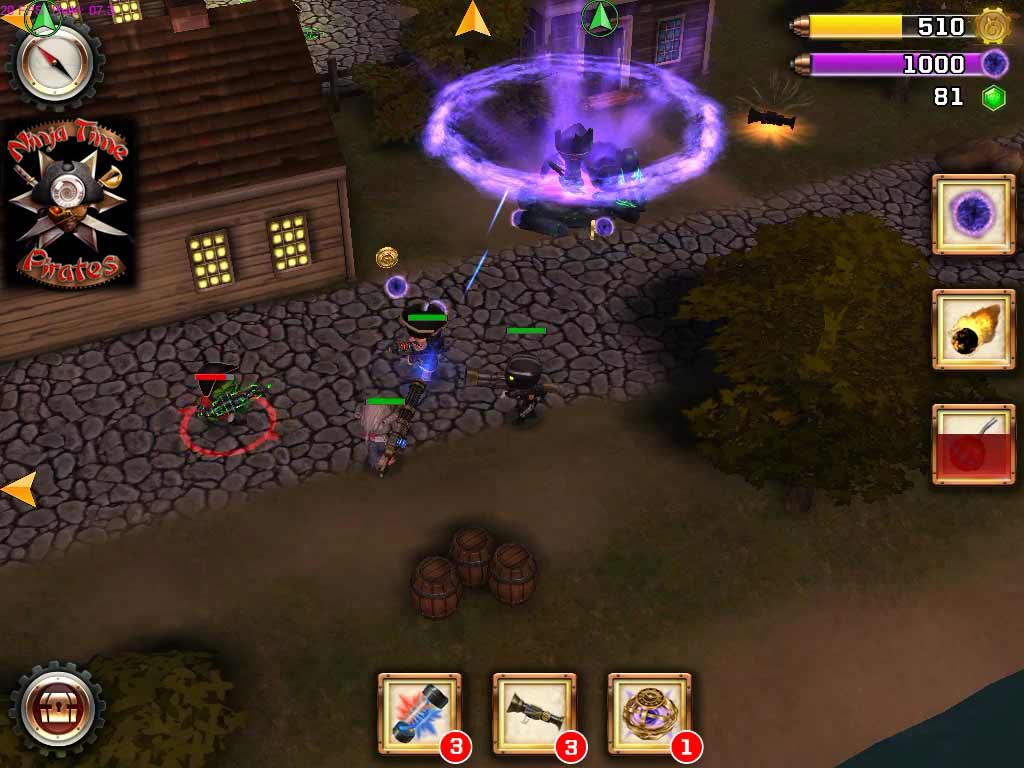Use the flaming cannonball ability
Screen dimensions: 1024x768
[972, 329]
